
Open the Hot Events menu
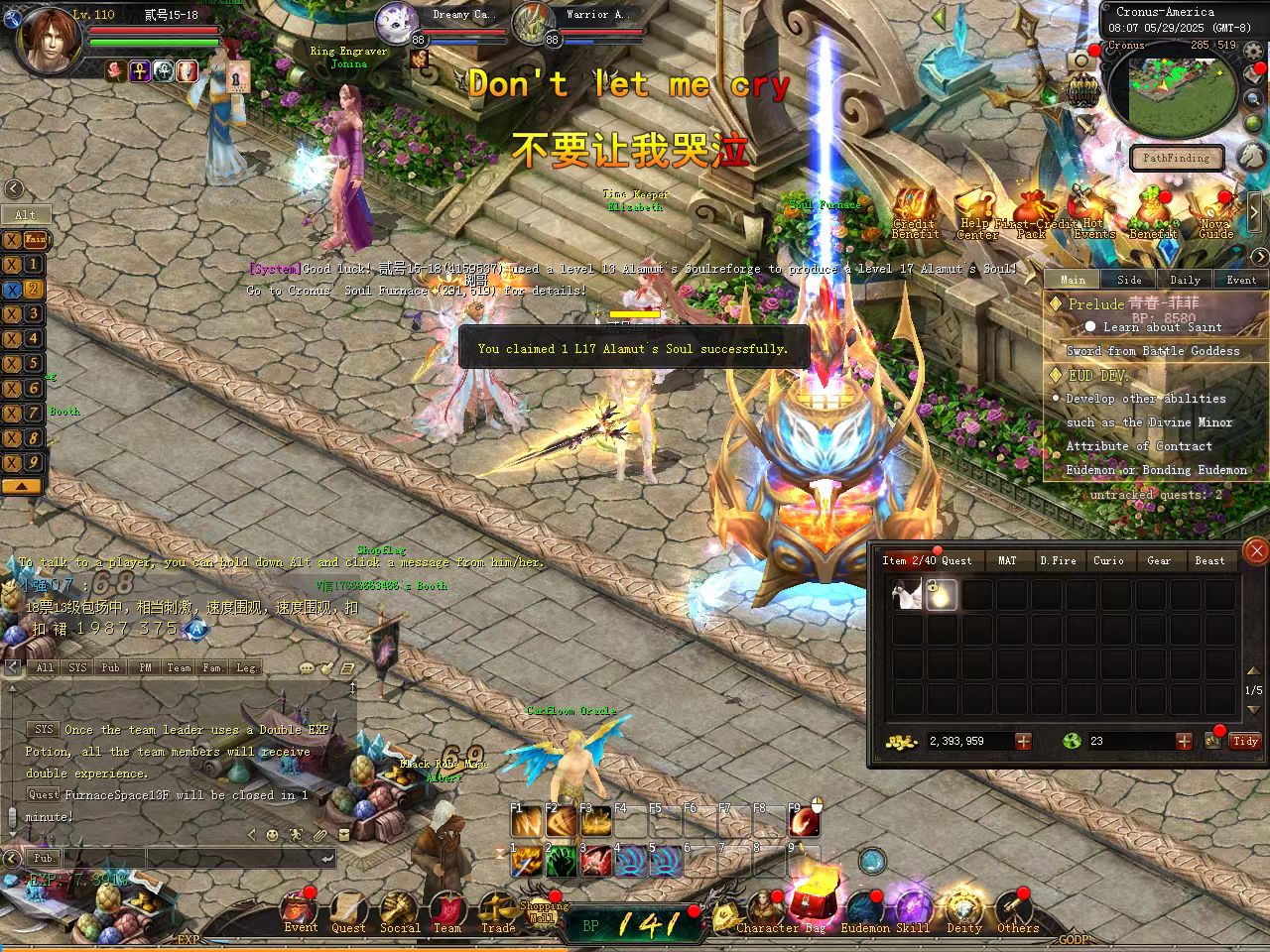click(1092, 215)
